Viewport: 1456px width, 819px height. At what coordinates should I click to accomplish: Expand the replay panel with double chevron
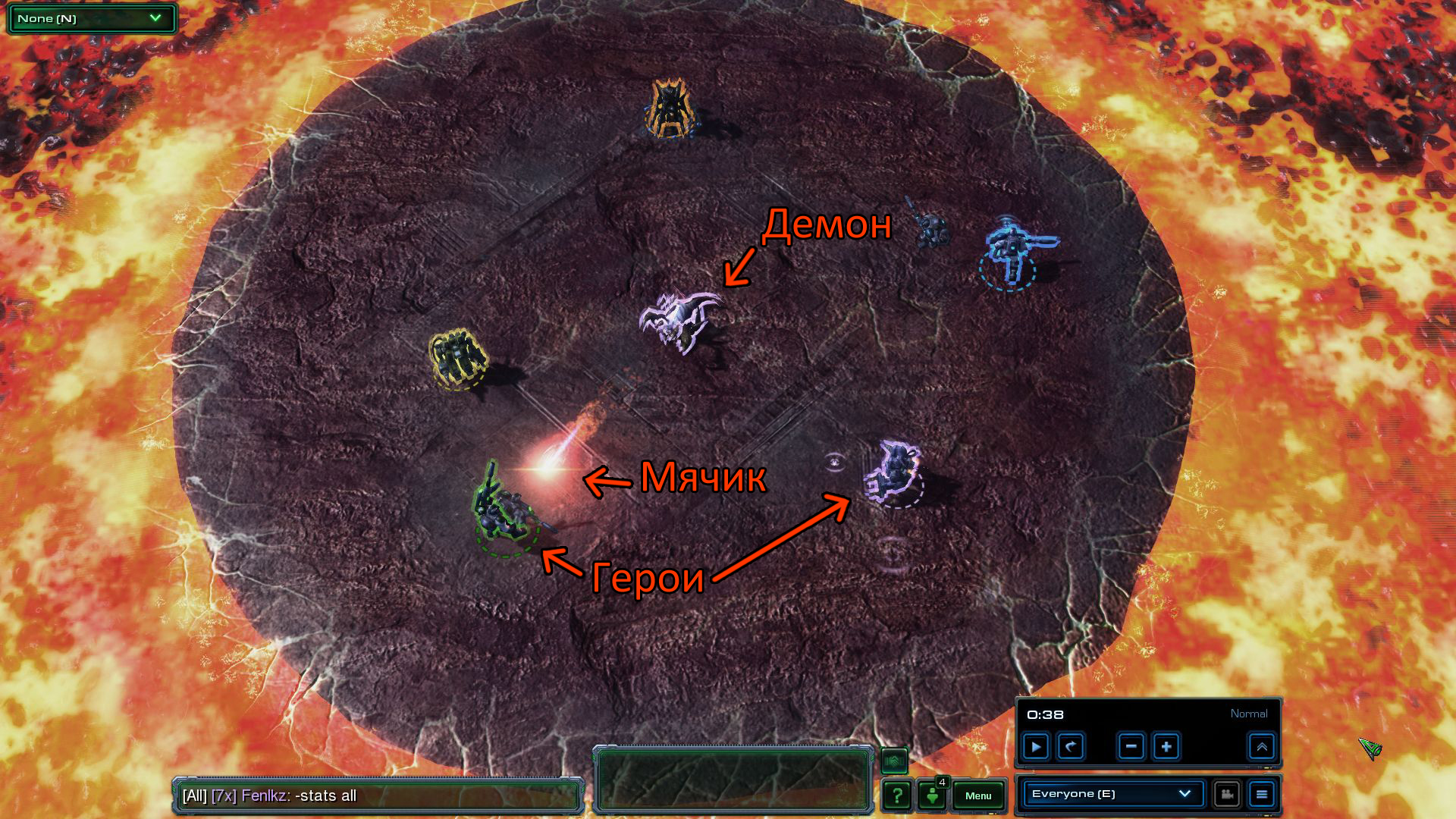click(1262, 747)
